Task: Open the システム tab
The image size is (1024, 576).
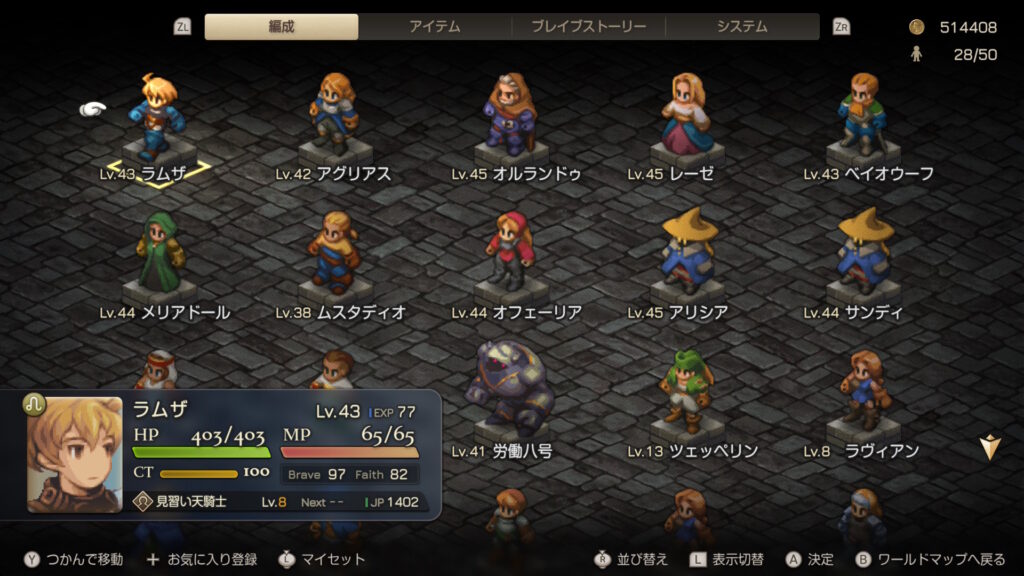Action: [x=742, y=27]
